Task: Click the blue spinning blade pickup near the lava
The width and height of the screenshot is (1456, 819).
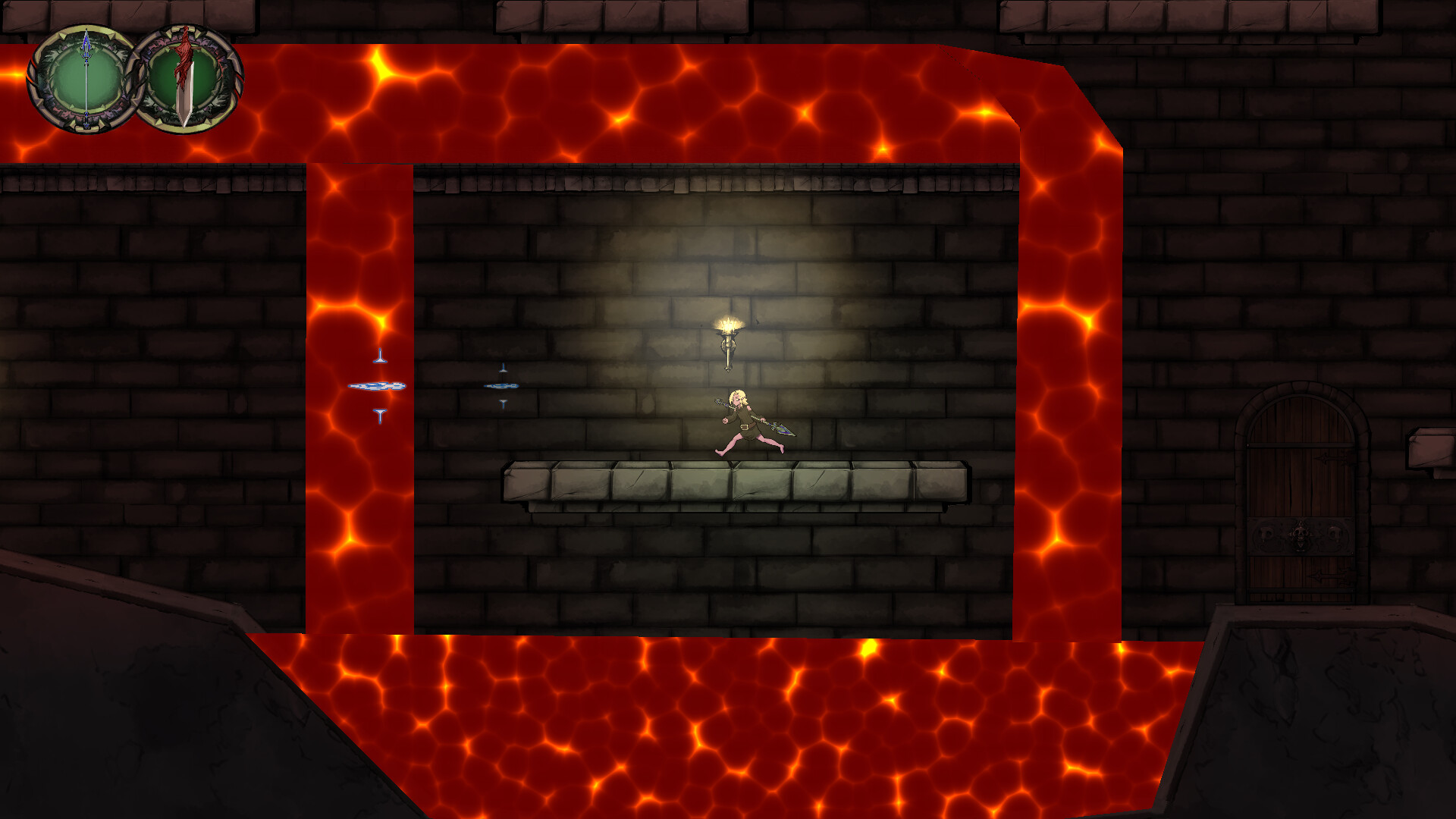Action: [x=378, y=387]
